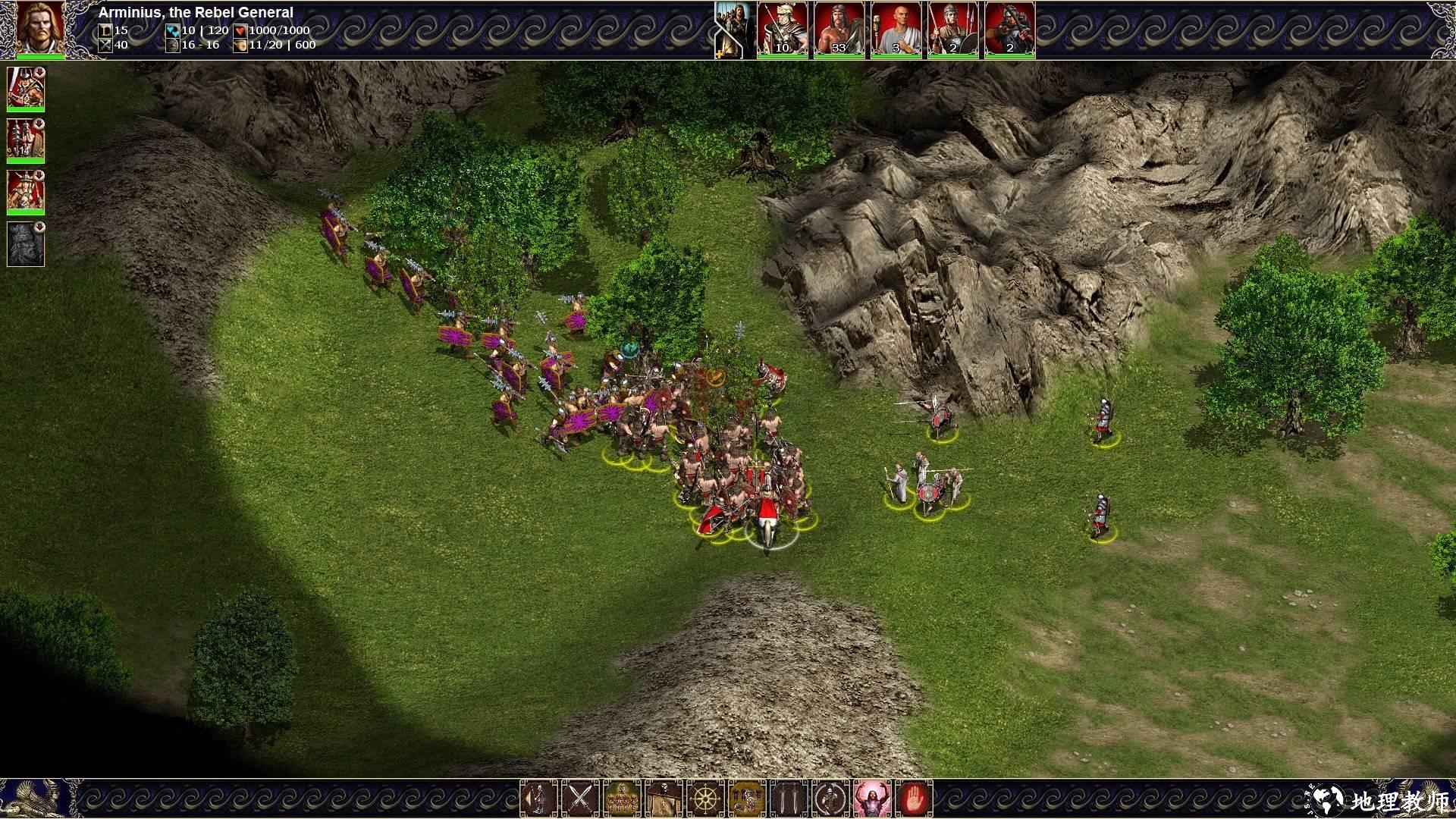Choose the block troop formation icon
The image size is (1456, 819).
622,799
